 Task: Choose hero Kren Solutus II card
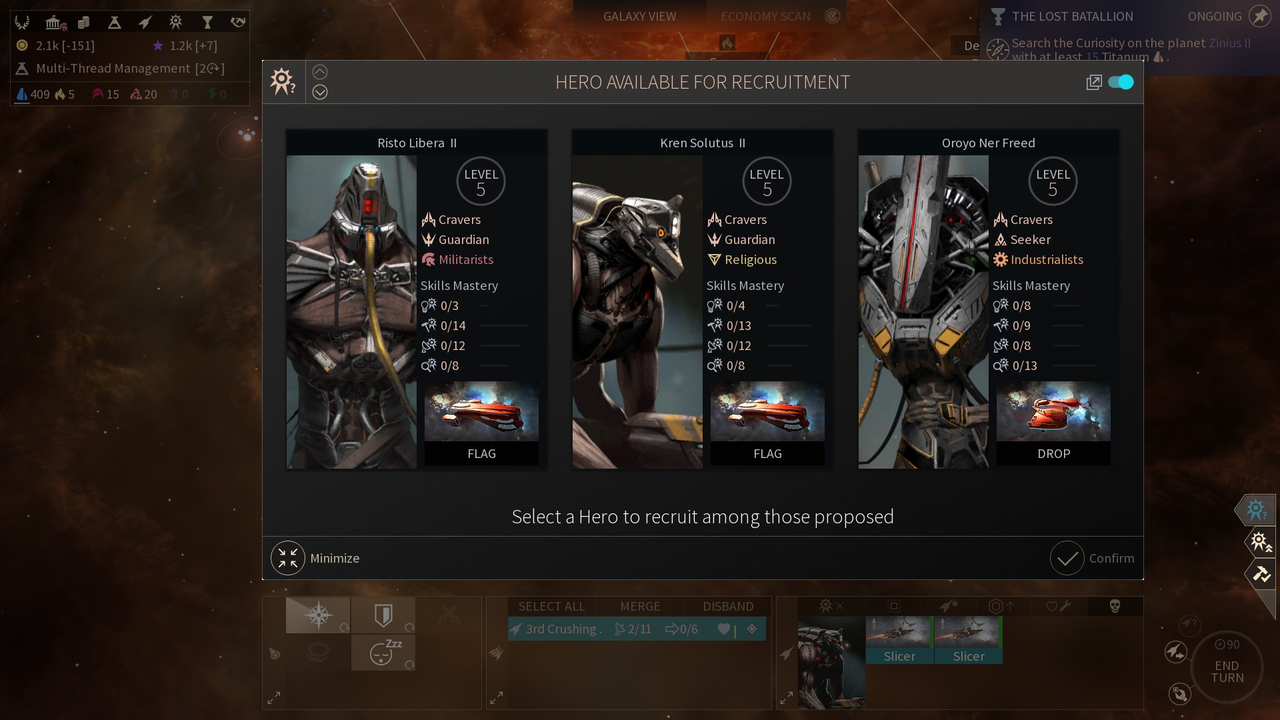click(x=702, y=299)
